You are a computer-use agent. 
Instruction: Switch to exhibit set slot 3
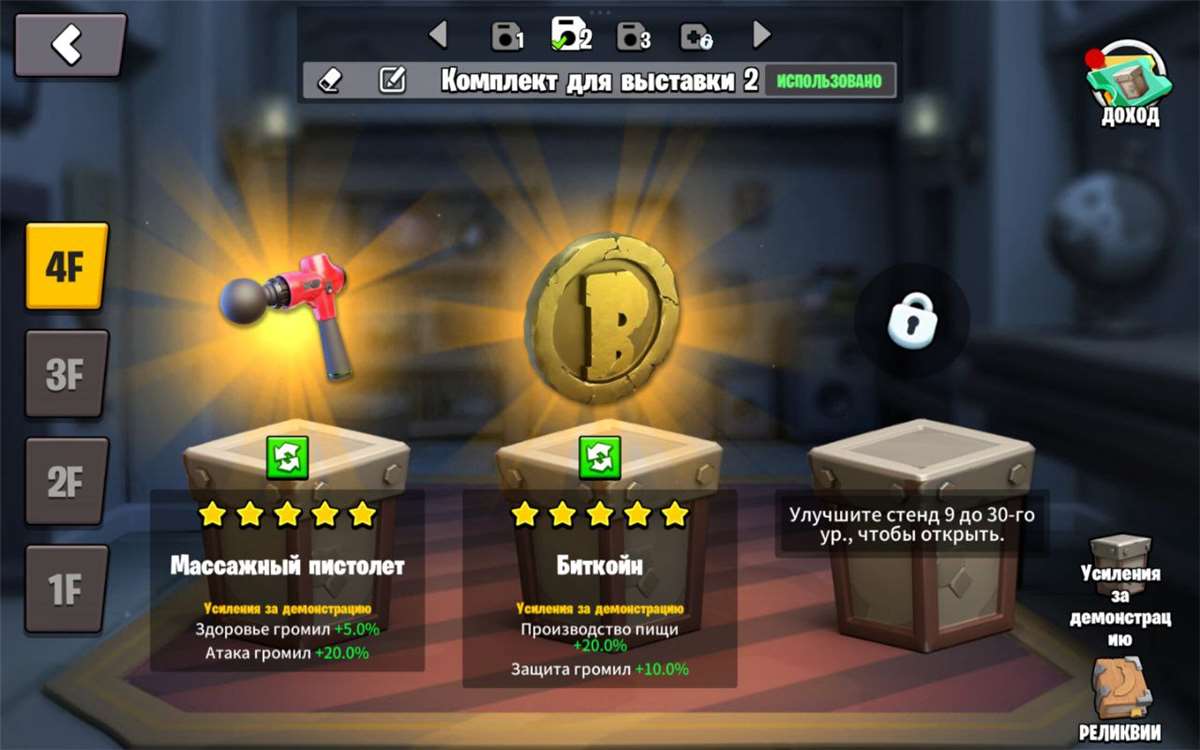[634, 37]
